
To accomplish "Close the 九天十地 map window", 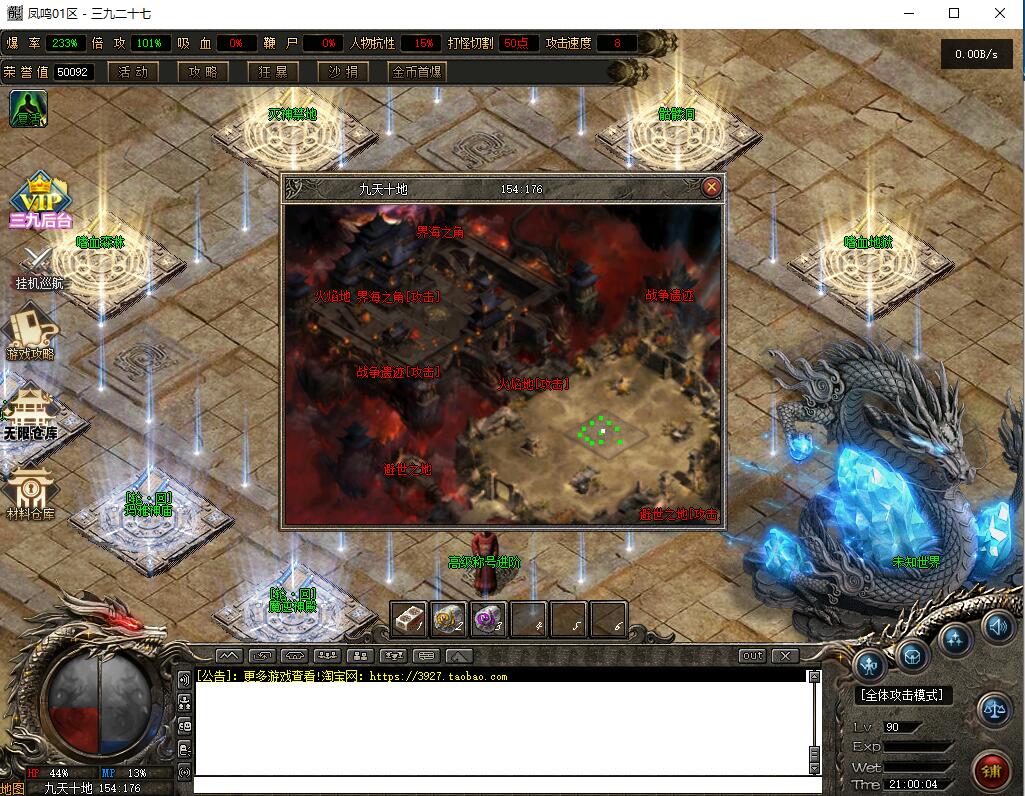I will (711, 187).
